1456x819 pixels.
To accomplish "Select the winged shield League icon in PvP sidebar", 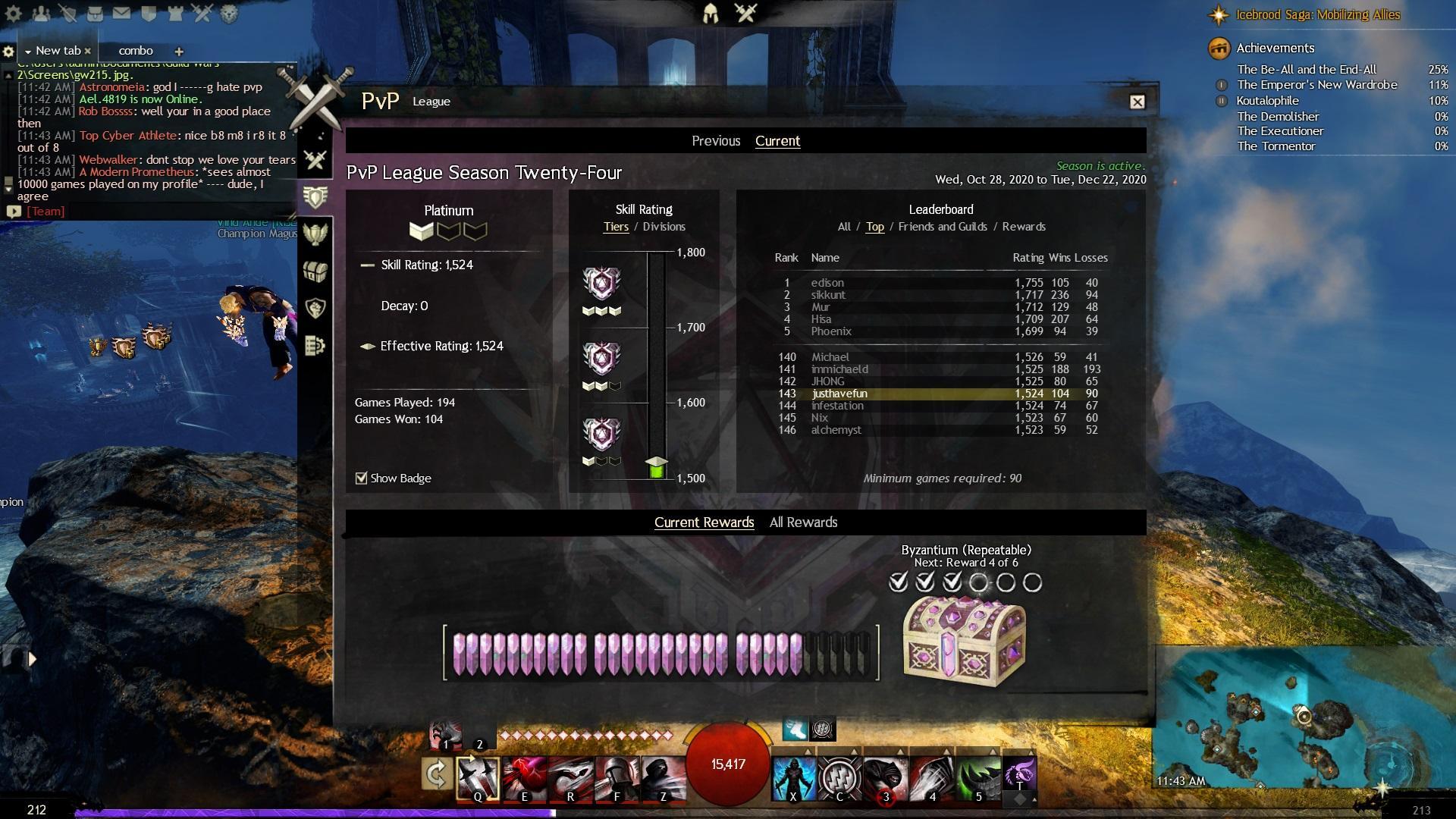I will (x=315, y=195).
